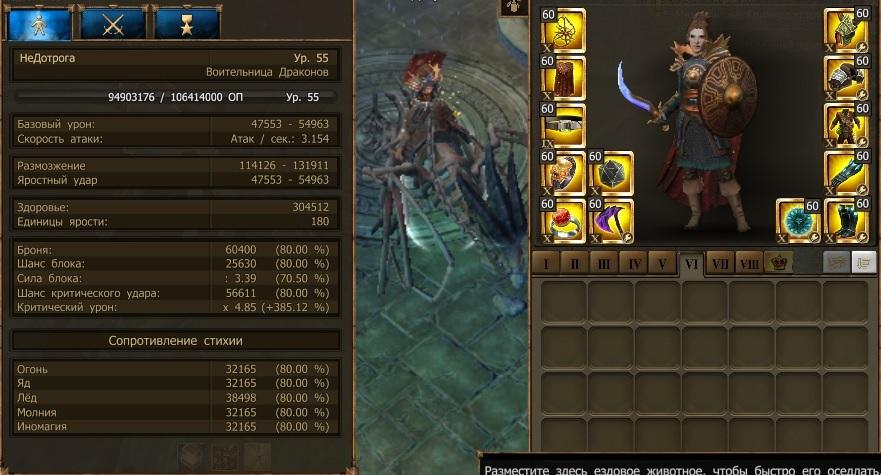Choose the teal gloves slot
Screen dimensions: 881x475
point(846,173)
